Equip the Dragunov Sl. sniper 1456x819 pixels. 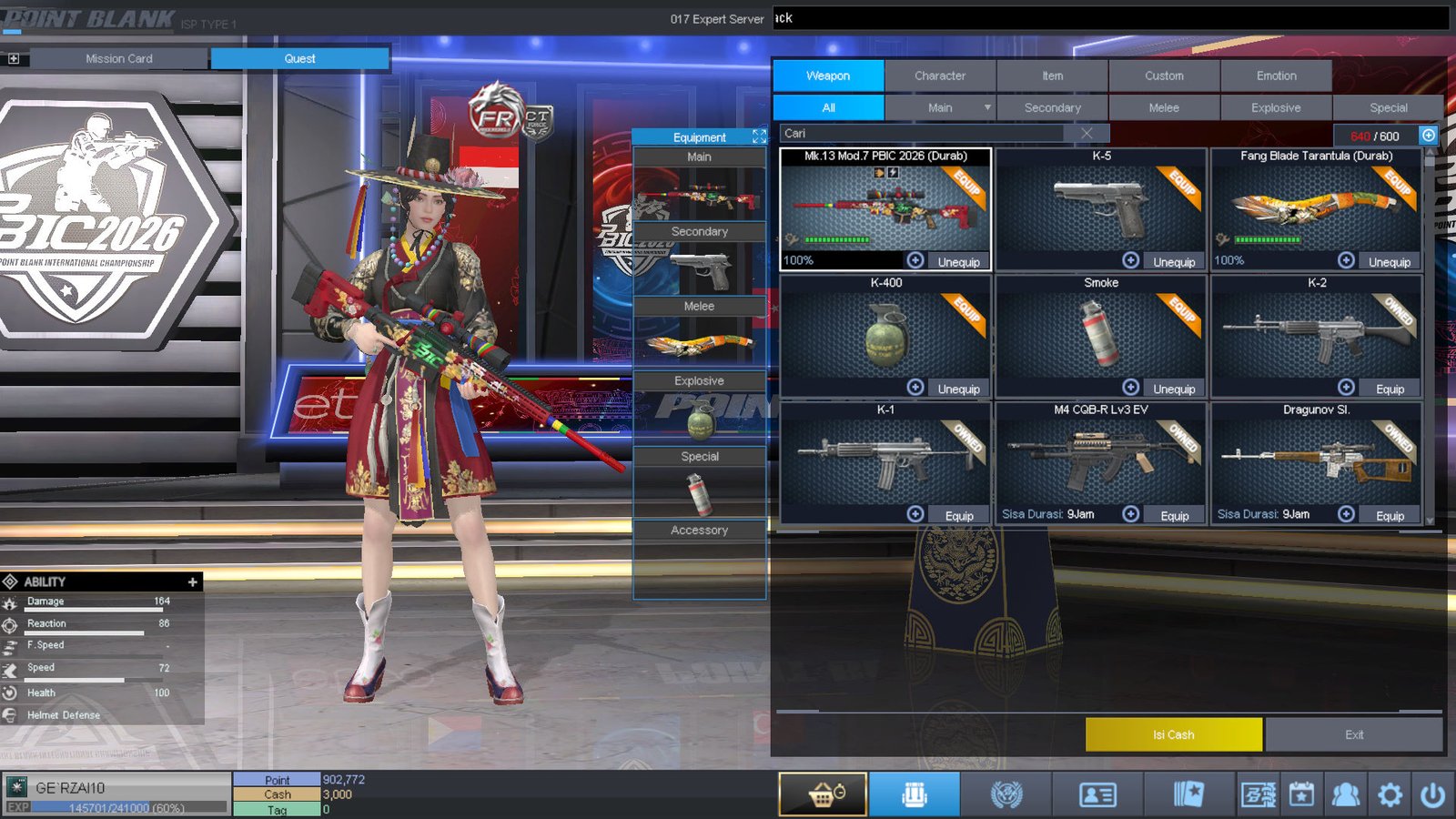[x=1390, y=516]
